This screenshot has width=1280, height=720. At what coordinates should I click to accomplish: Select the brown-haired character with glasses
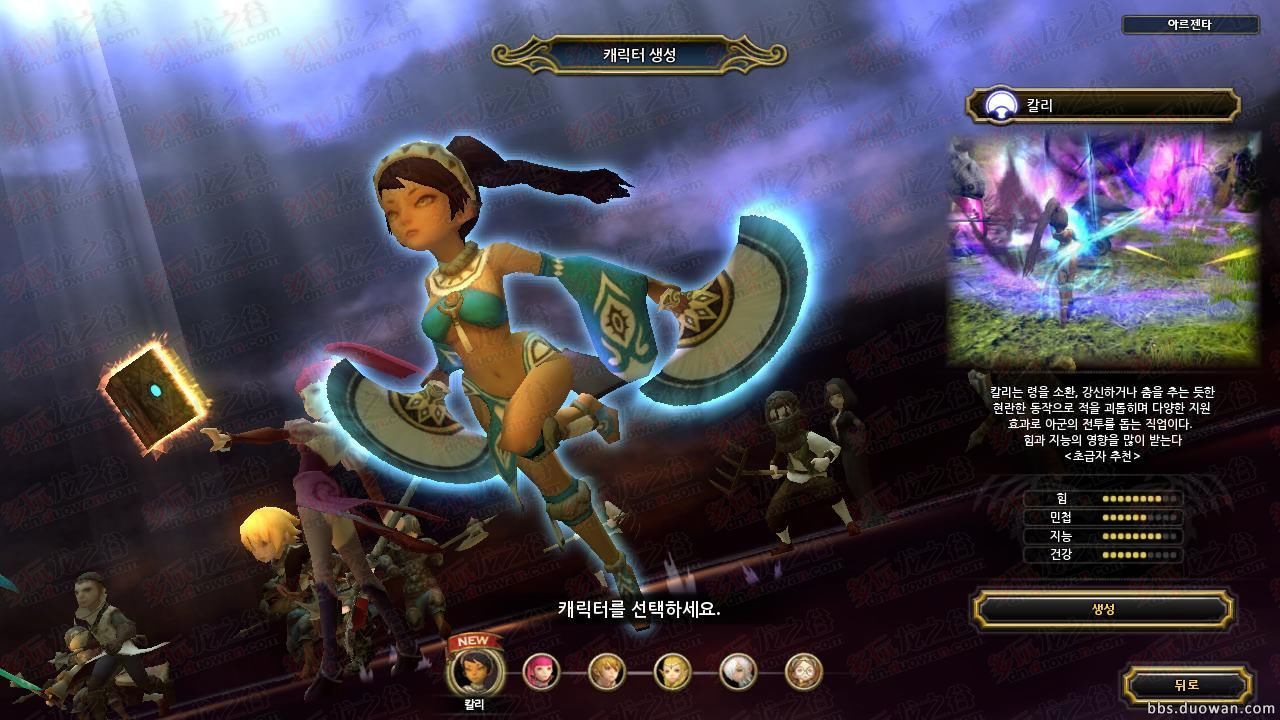[x=803, y=671]
